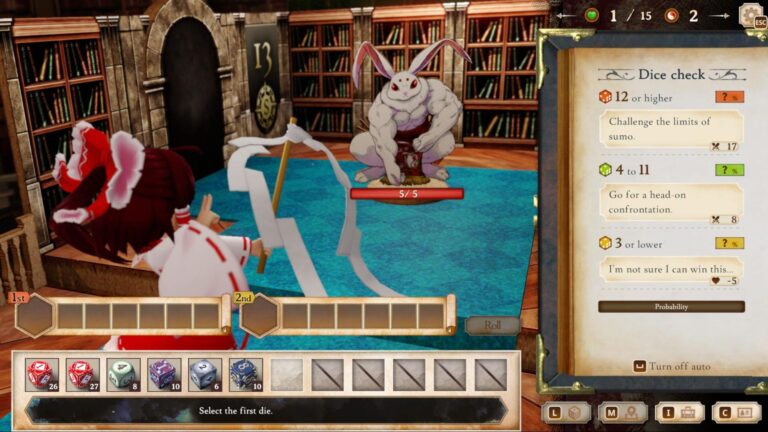Image resolution: width=768 pixels, height=432 pixels.
Task: Select the grey die with count 6
Action: [204, 375]
